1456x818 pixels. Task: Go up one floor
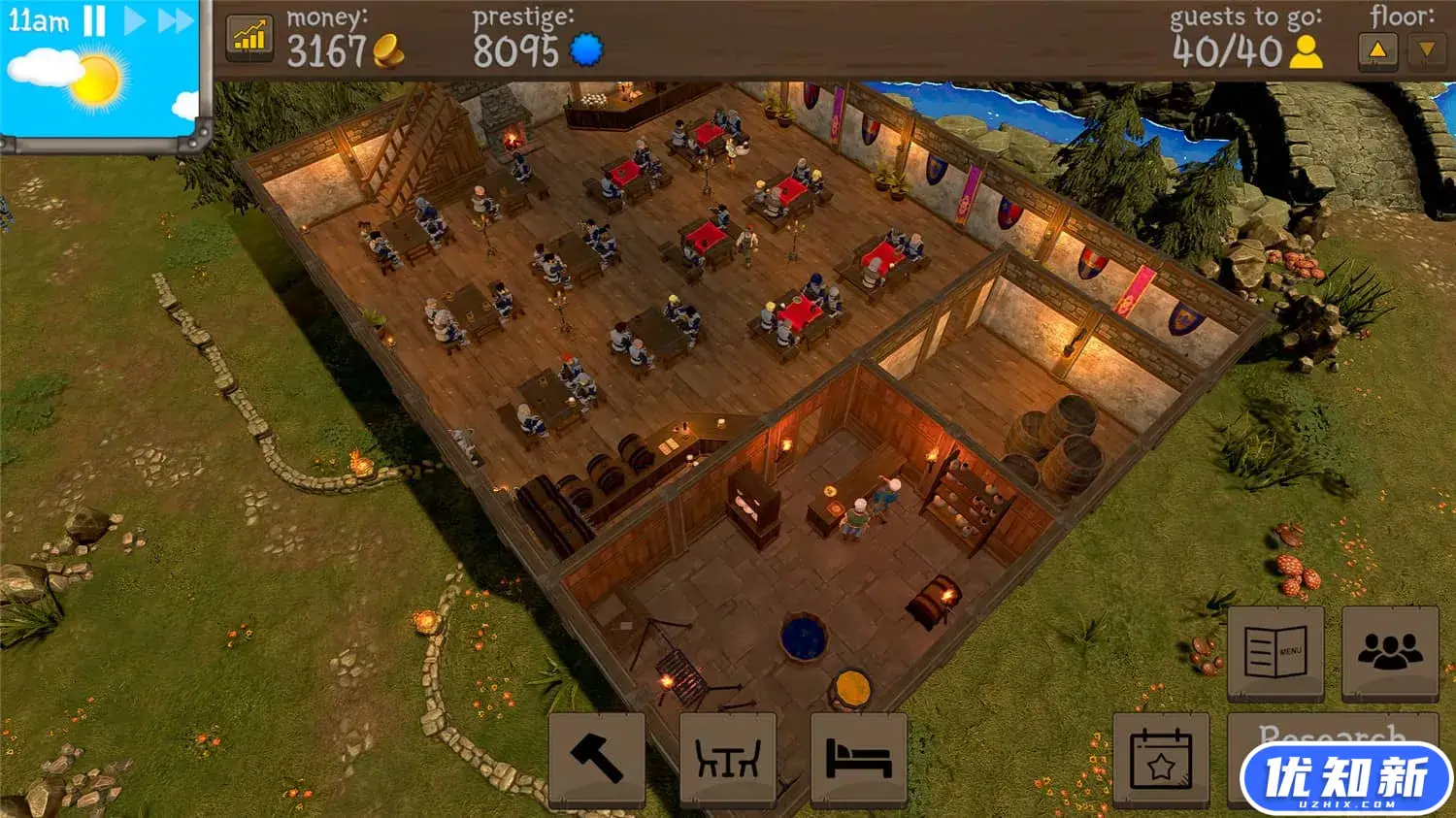1377,50
